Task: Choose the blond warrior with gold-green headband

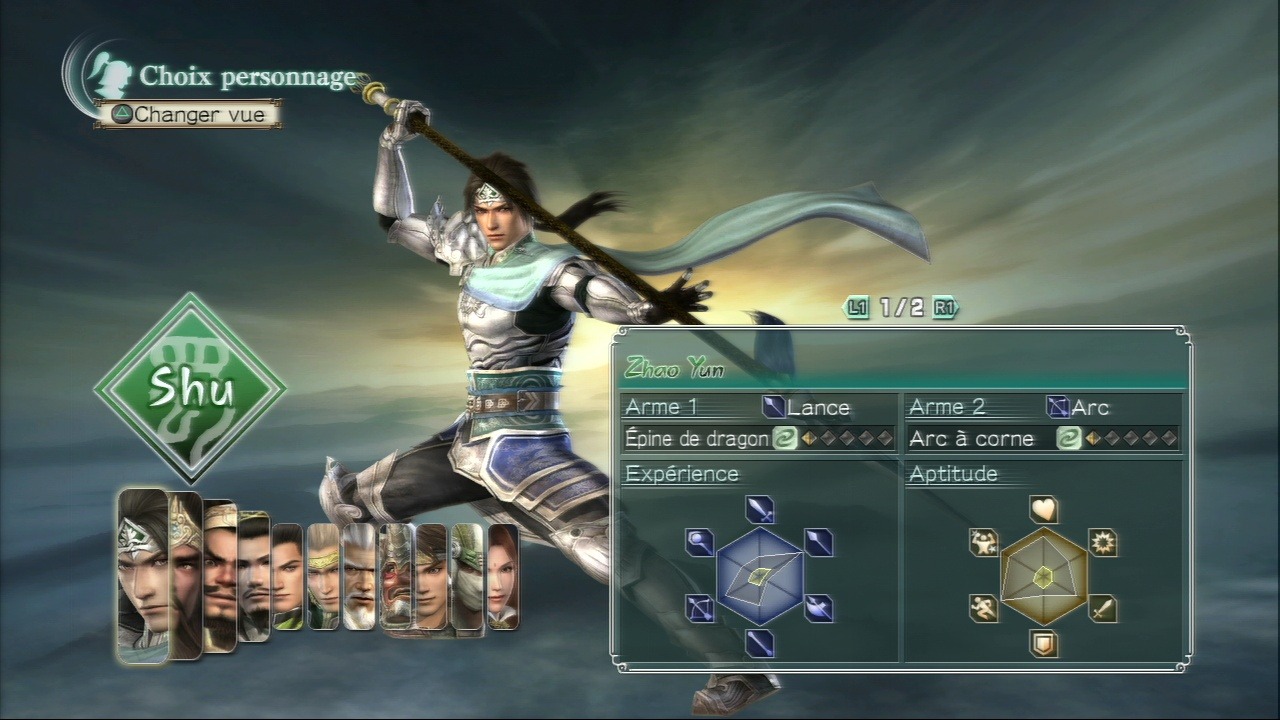Action: [x=323, y=577]
